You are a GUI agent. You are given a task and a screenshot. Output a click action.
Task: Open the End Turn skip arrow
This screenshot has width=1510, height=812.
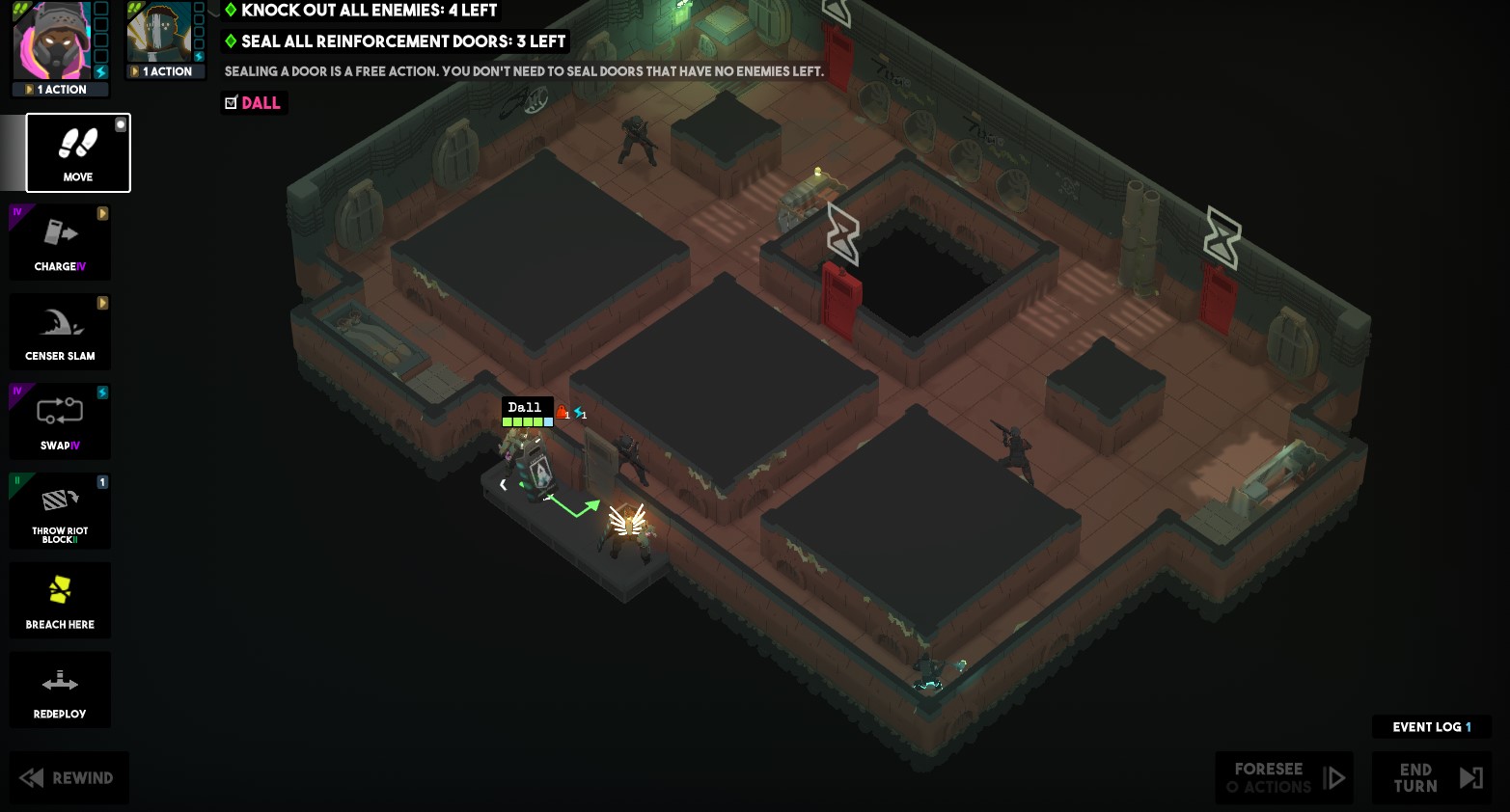click(x=1470, y=777)
